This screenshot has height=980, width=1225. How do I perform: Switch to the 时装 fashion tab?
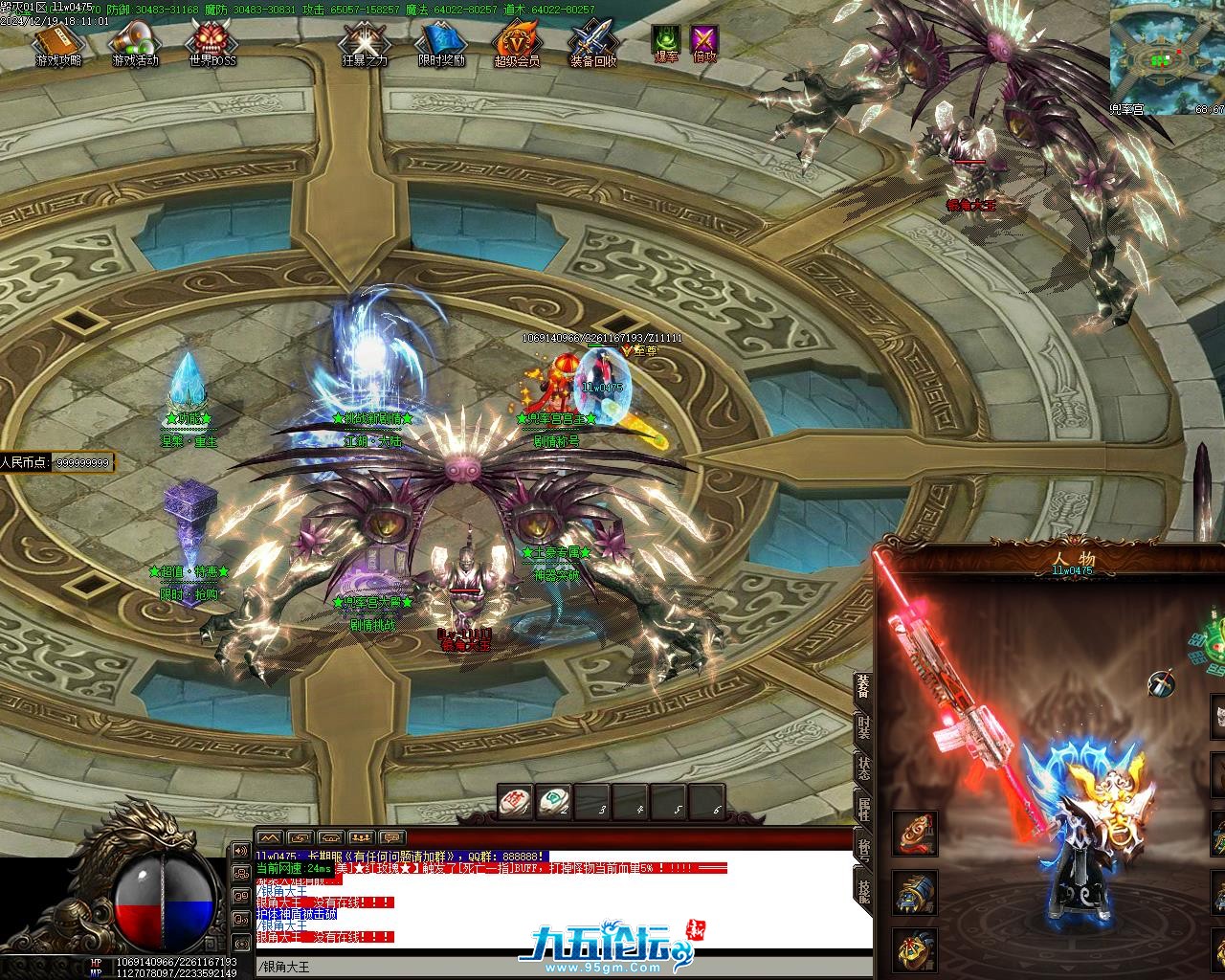(x=863, y=729)
